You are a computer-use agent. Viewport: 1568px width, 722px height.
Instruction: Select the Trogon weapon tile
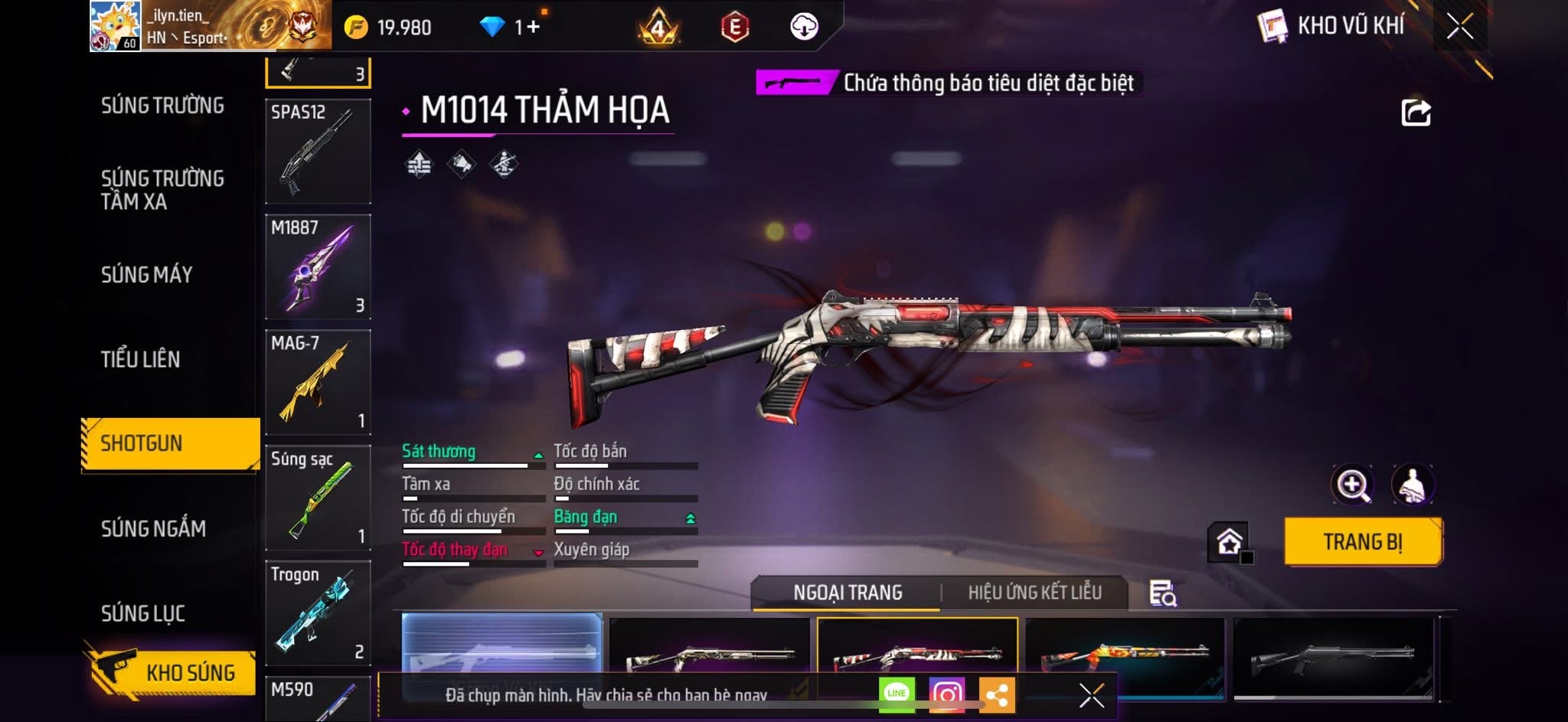318,613
